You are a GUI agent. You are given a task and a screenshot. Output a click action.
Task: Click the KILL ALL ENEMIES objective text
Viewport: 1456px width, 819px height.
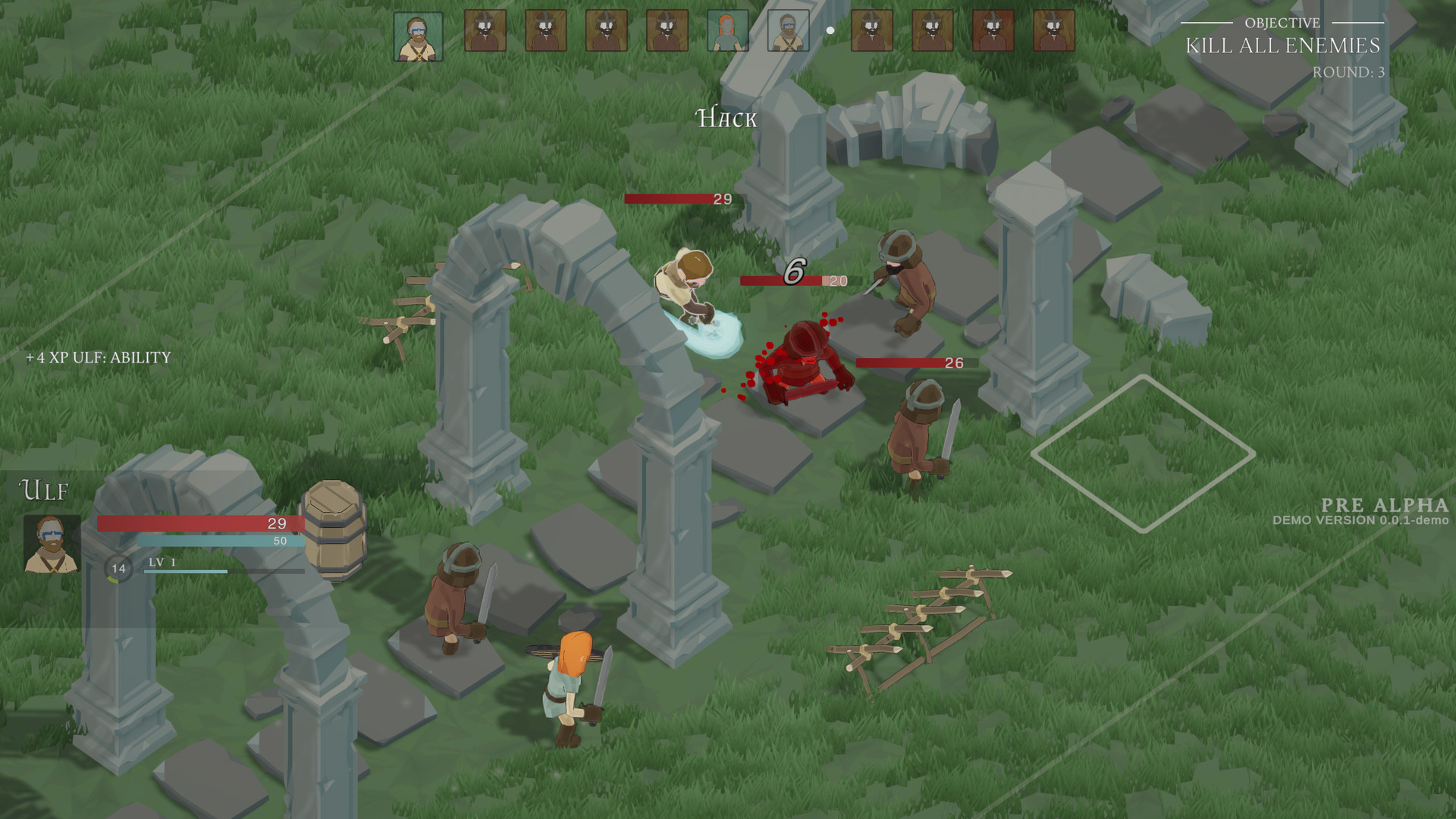1284,46
